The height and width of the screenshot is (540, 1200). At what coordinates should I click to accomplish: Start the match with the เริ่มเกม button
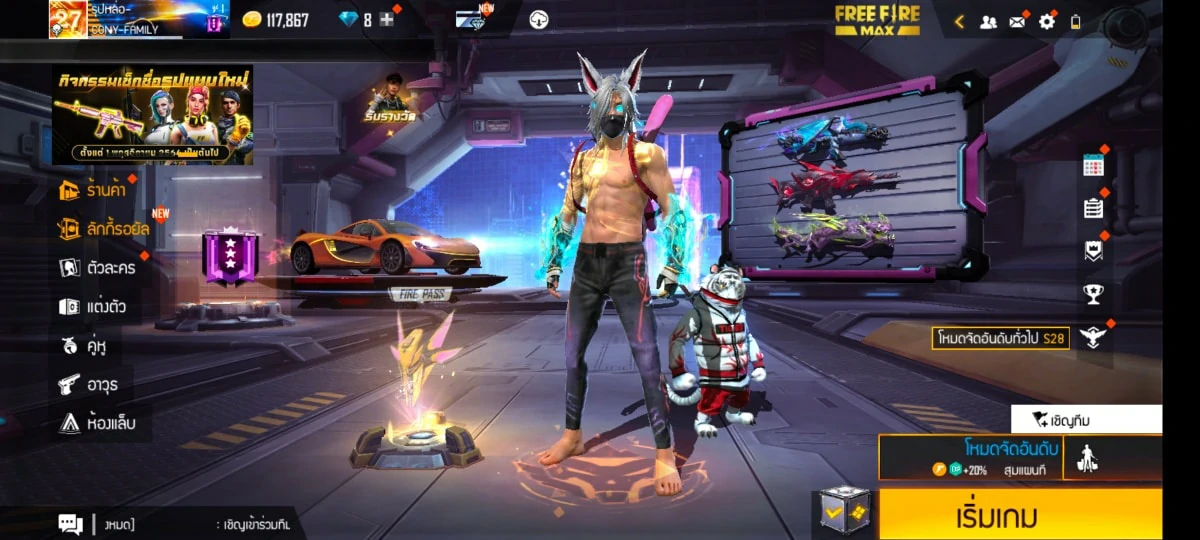tap(1020, 515)
